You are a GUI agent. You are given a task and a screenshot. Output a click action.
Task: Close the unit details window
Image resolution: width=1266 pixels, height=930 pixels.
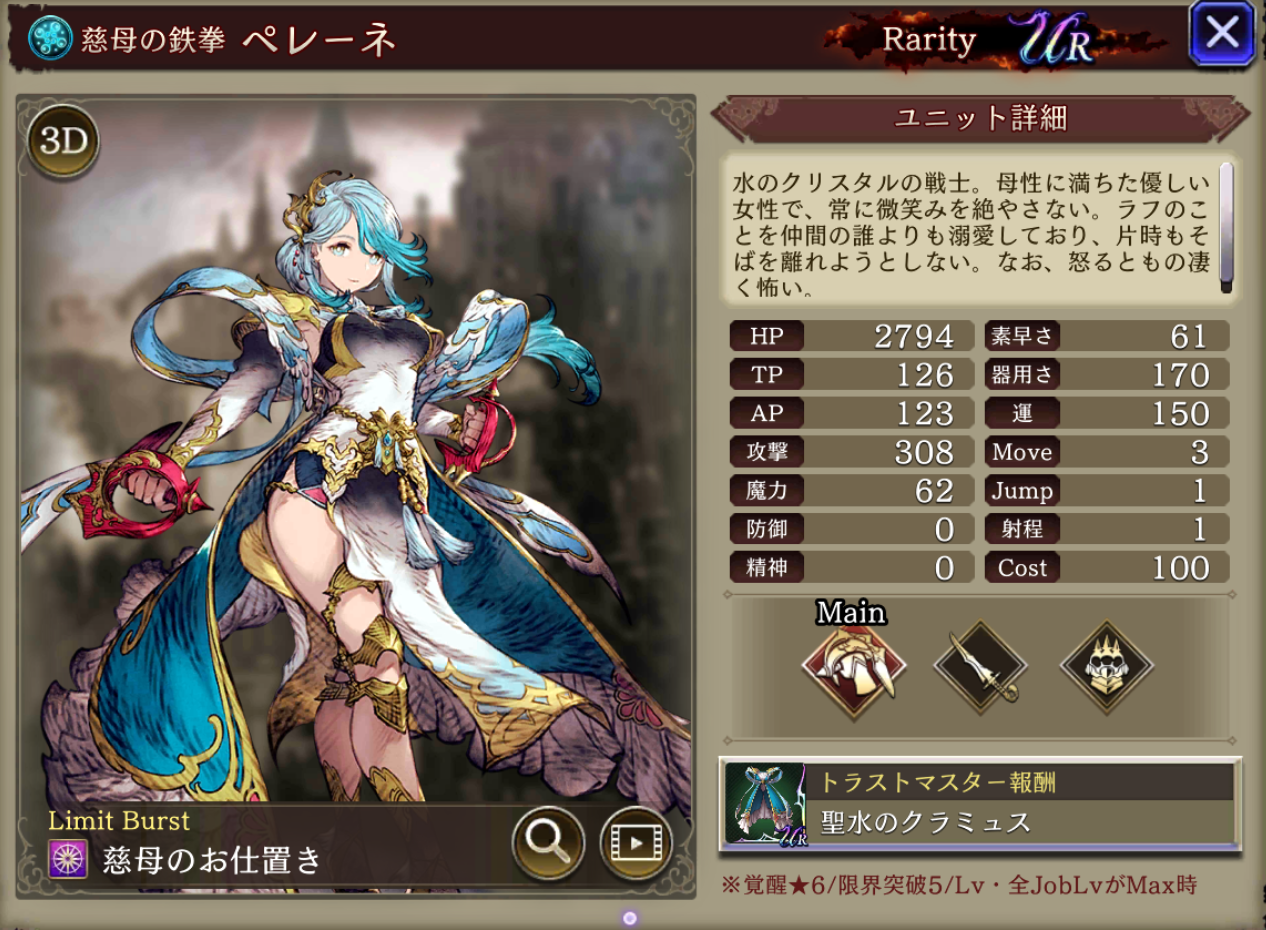1221,34
